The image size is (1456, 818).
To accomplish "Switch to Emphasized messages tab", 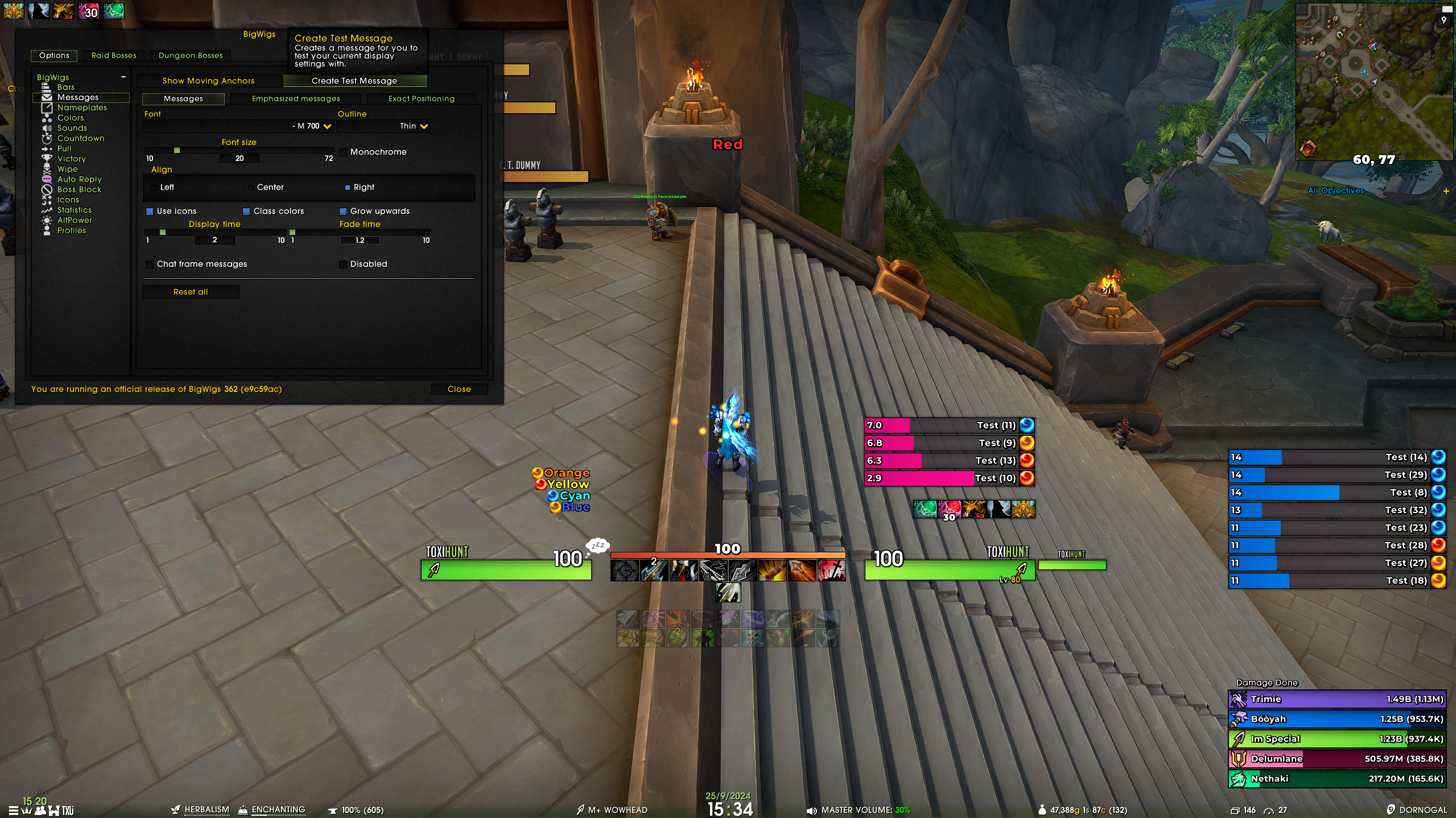I will [296, 98].
